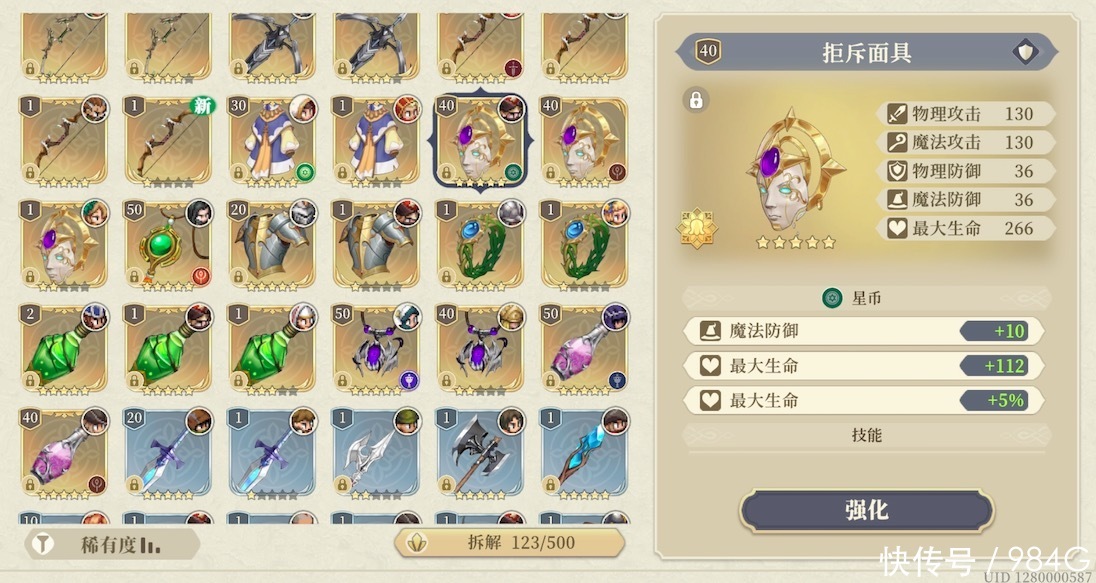This screenshot has width=1096, height=583.
Task: Pick the level 20 silver armor
Action: 273,243
